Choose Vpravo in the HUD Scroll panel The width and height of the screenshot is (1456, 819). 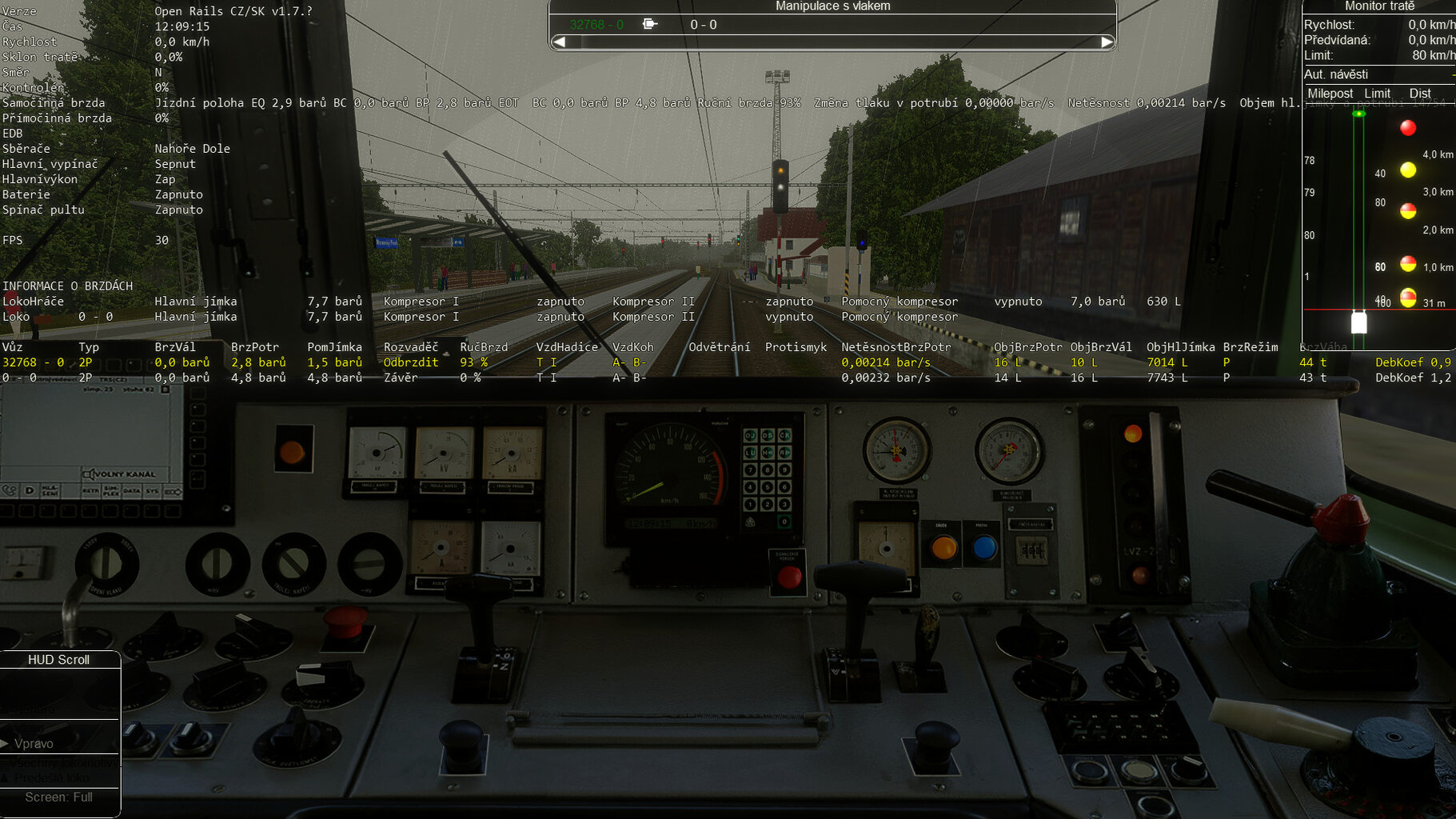[34, 744]
